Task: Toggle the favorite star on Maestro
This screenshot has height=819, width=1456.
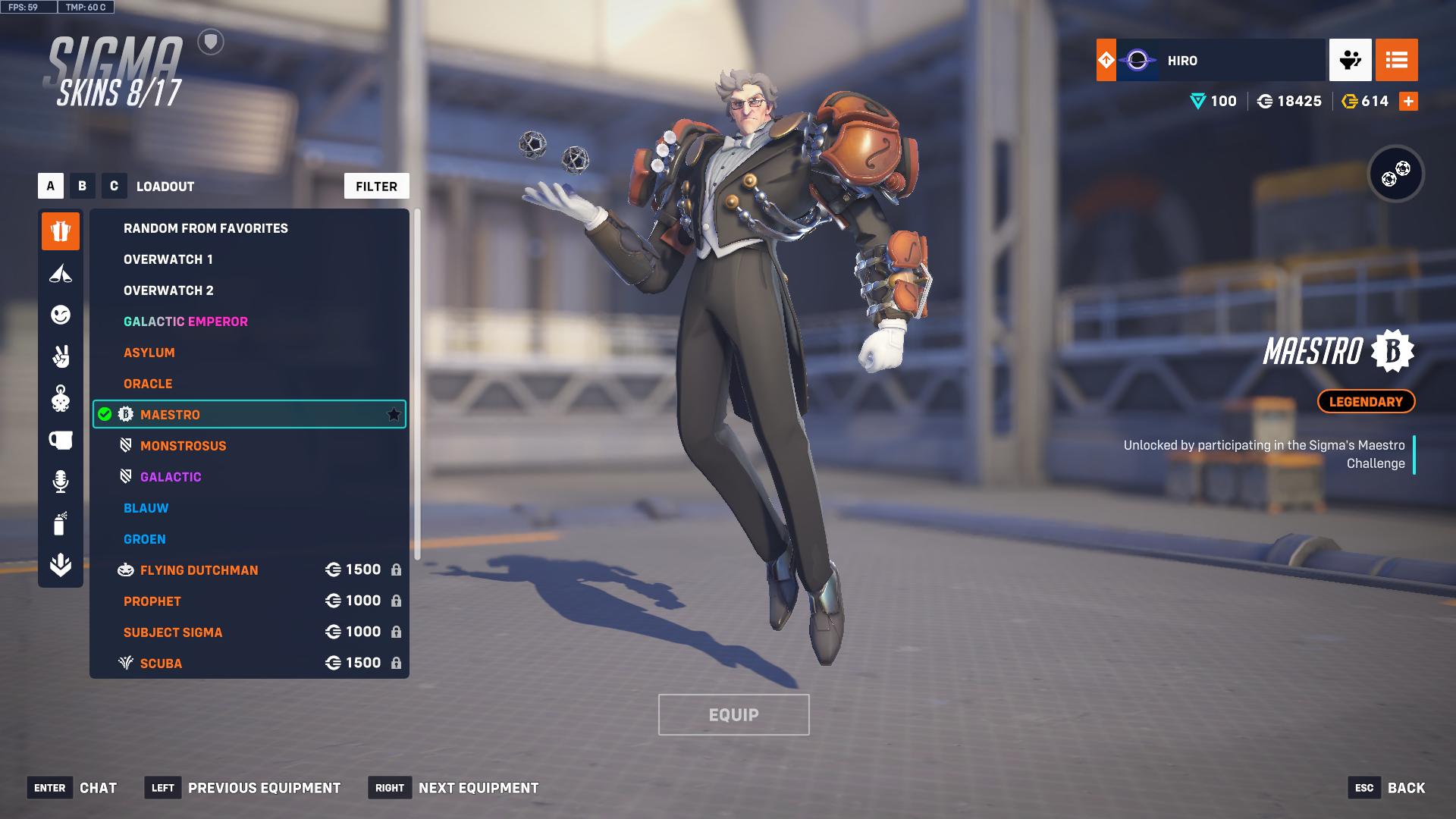Action: (x=394, y=415)
